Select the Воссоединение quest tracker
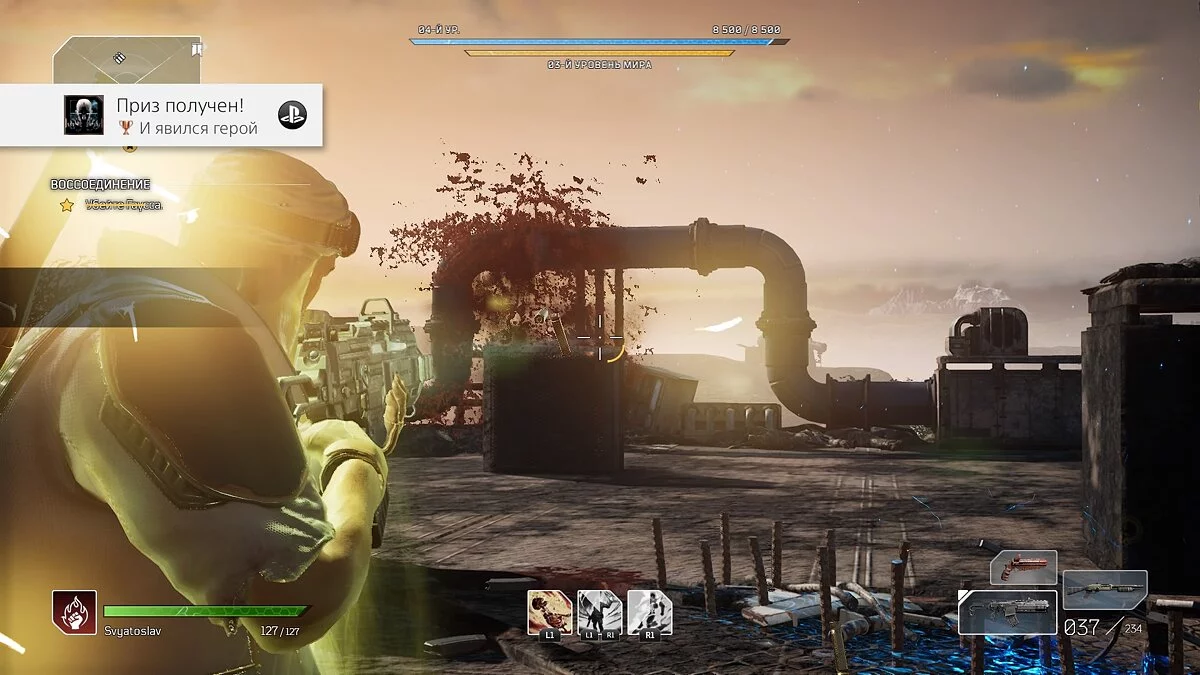1200x675 pixels. [100, 185]
